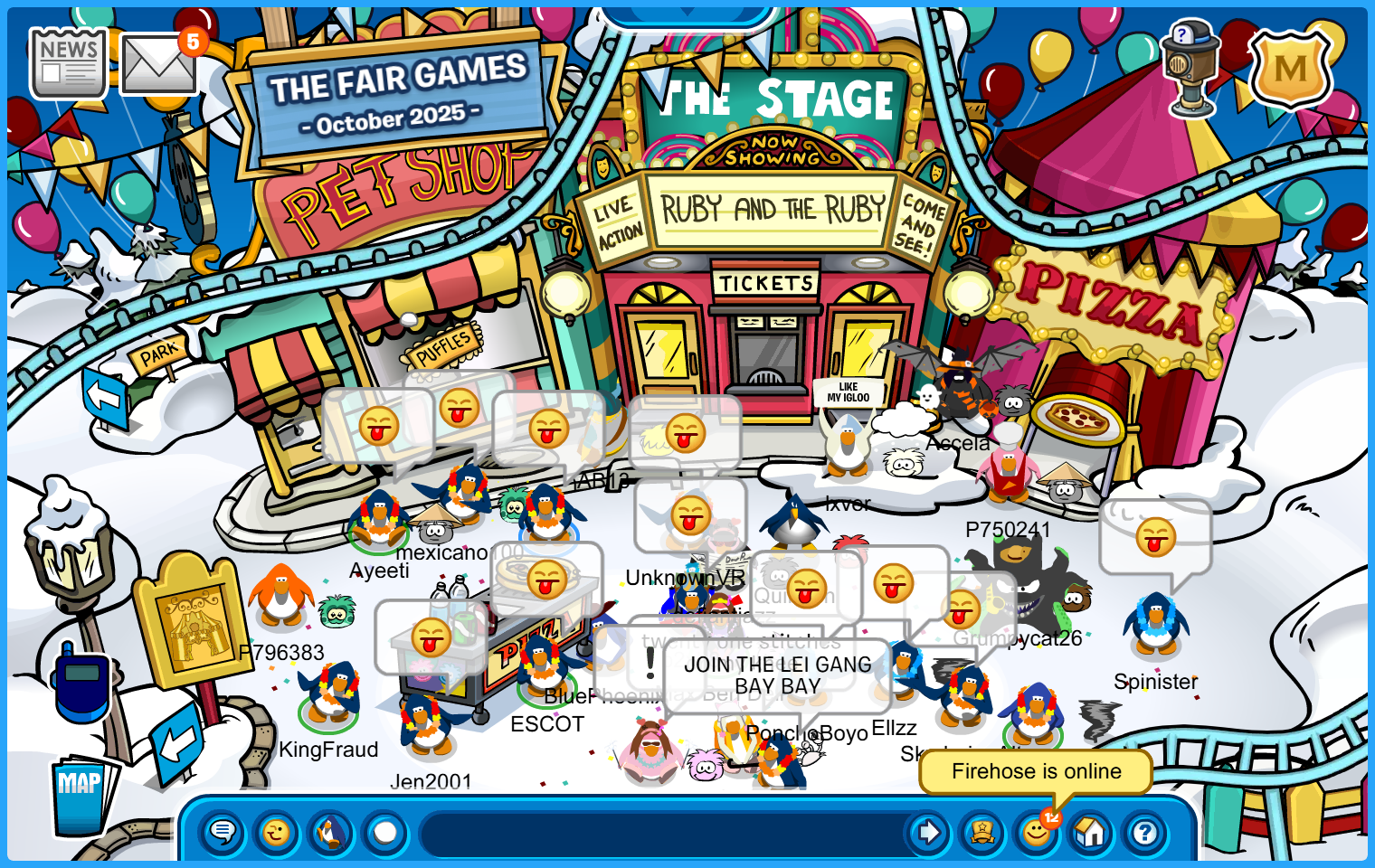Open the mail envelope with 5 unread
1375x868 pixels.
click(158, 65)
